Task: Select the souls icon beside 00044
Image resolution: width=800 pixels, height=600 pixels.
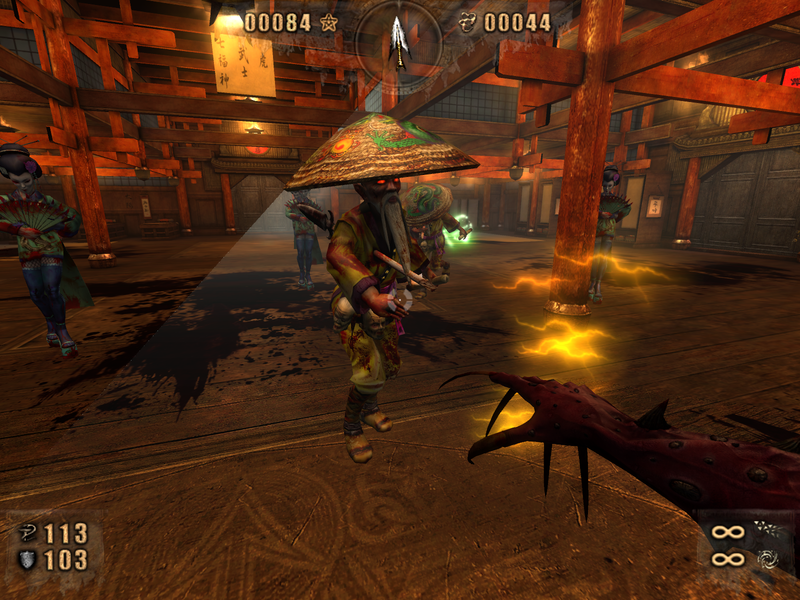Action: coord(467,22)
